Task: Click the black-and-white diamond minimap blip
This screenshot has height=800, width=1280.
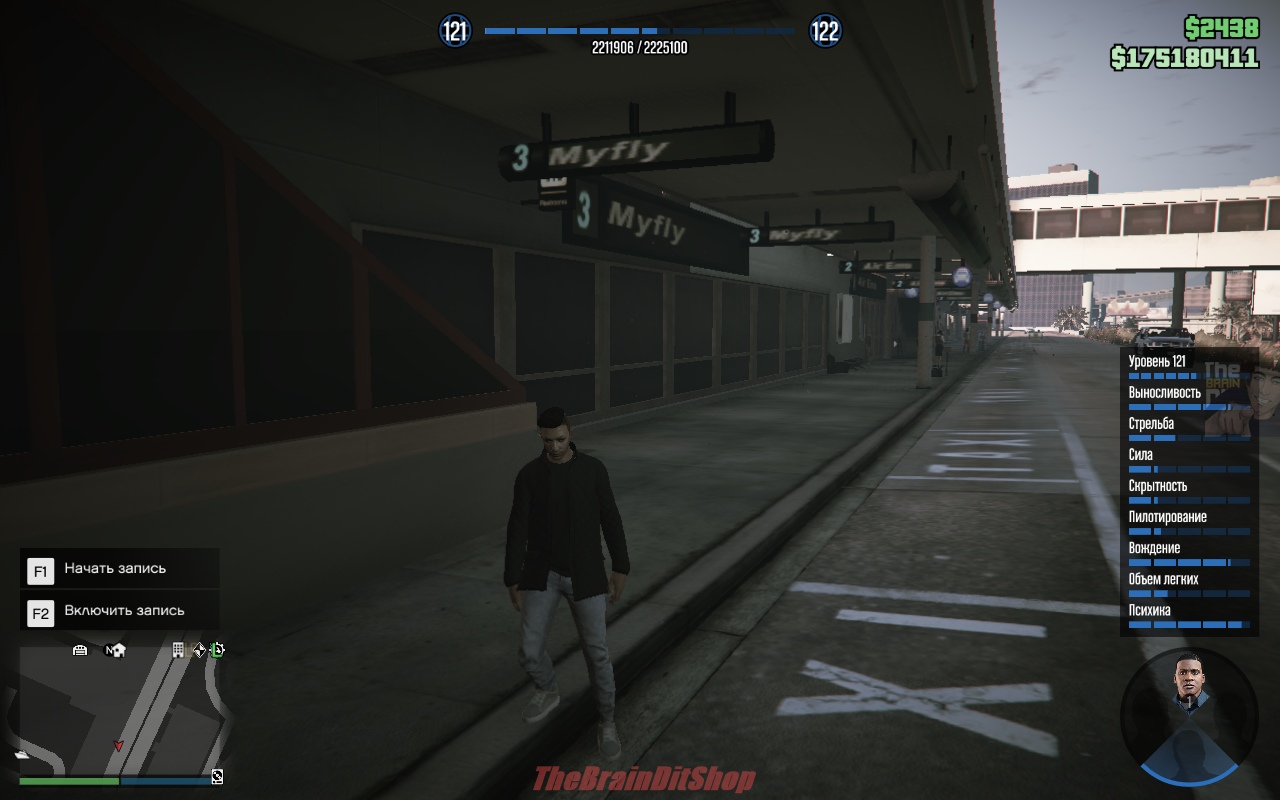Action: 198,650
